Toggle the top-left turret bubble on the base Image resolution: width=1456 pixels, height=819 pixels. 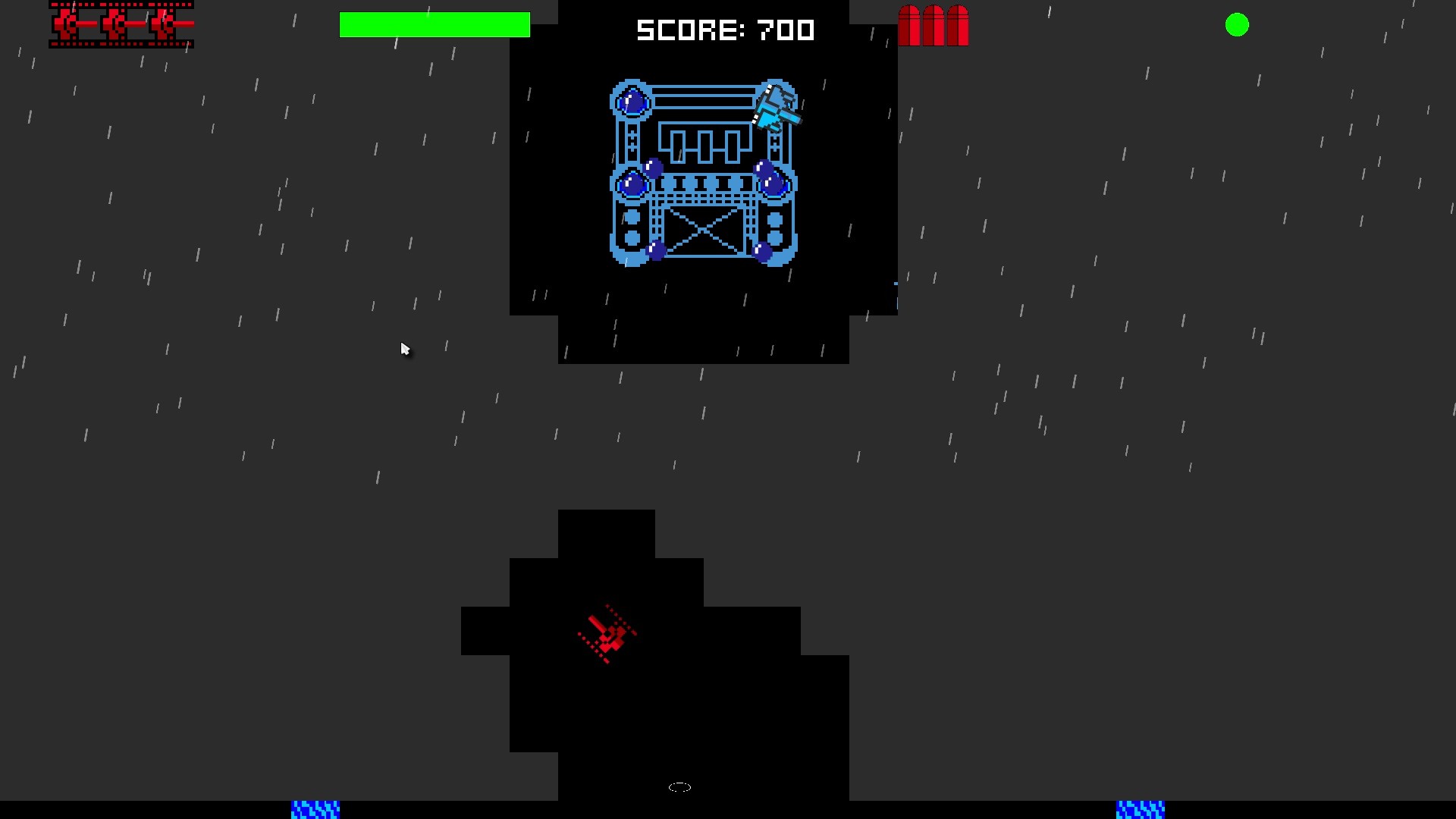(632, 101)
